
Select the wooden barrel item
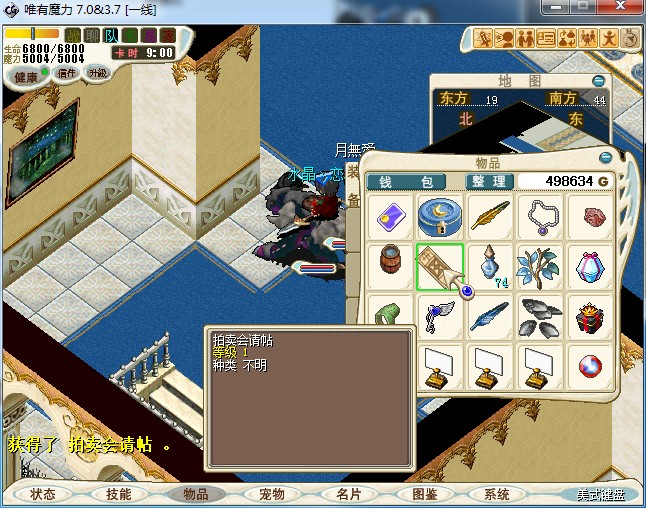pyautogui.click(x=388, y=268)
